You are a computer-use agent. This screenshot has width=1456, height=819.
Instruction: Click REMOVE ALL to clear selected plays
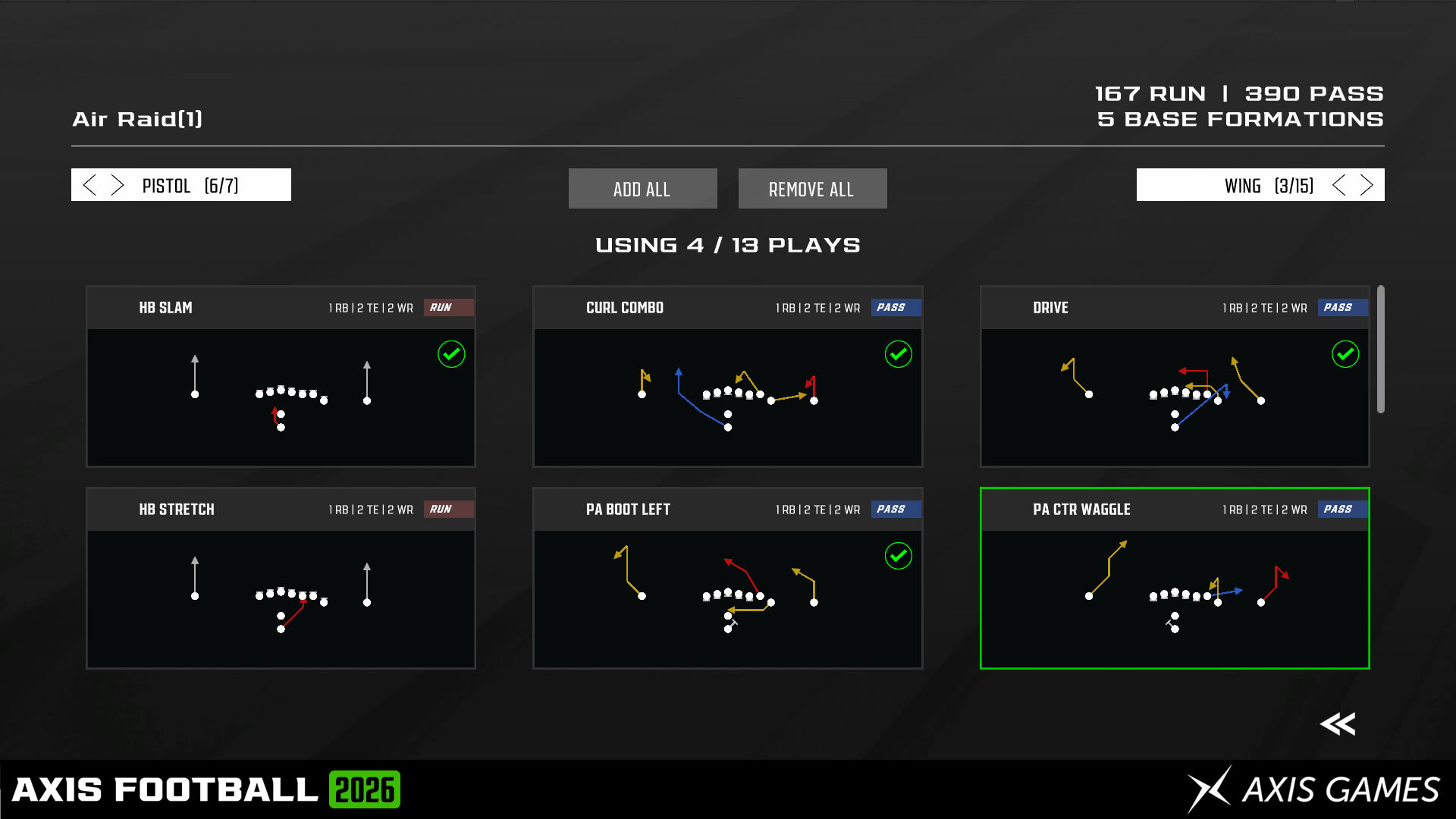point(811,188)
